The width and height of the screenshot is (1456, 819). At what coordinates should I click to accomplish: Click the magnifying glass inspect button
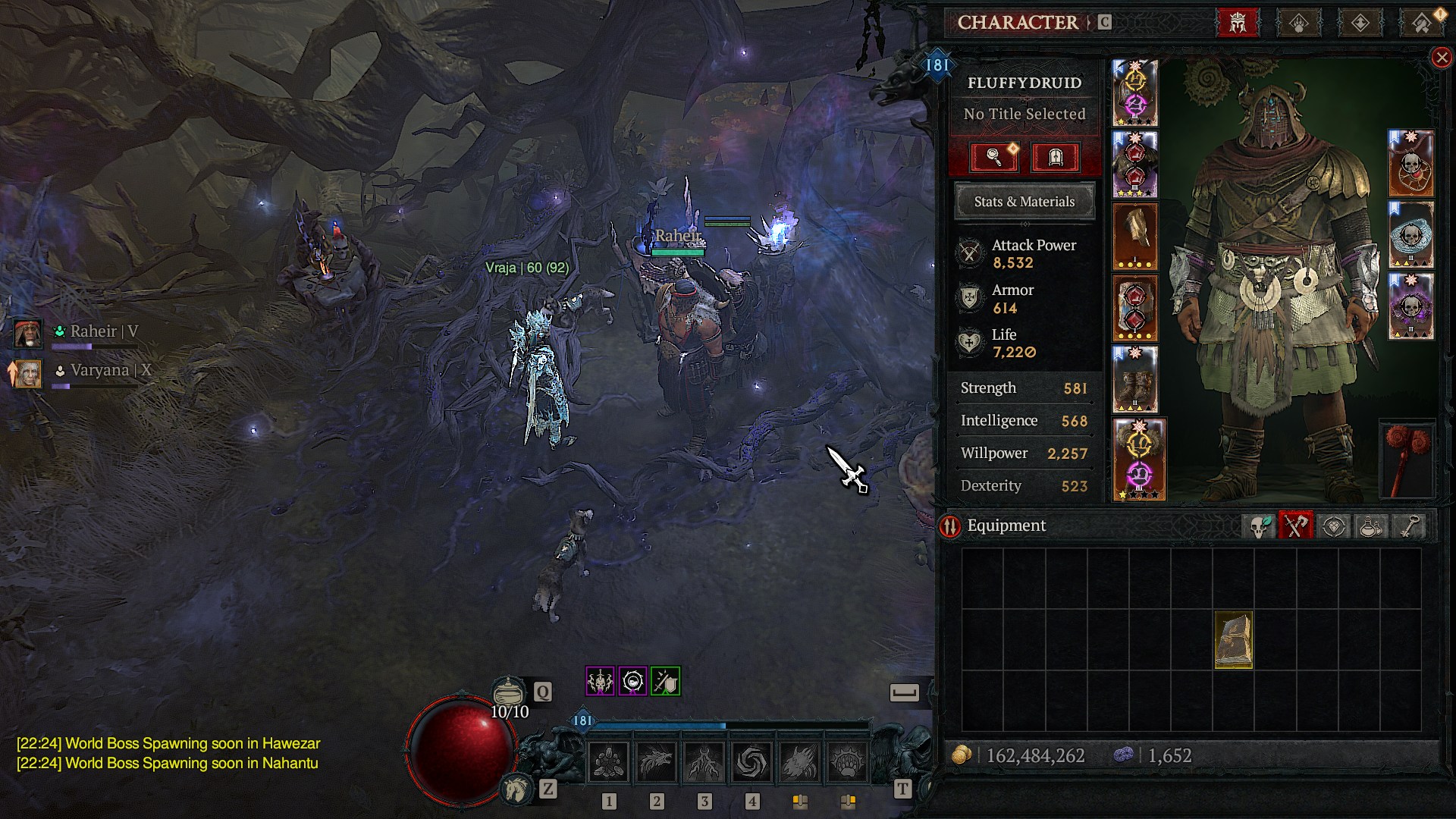[993, 157]
